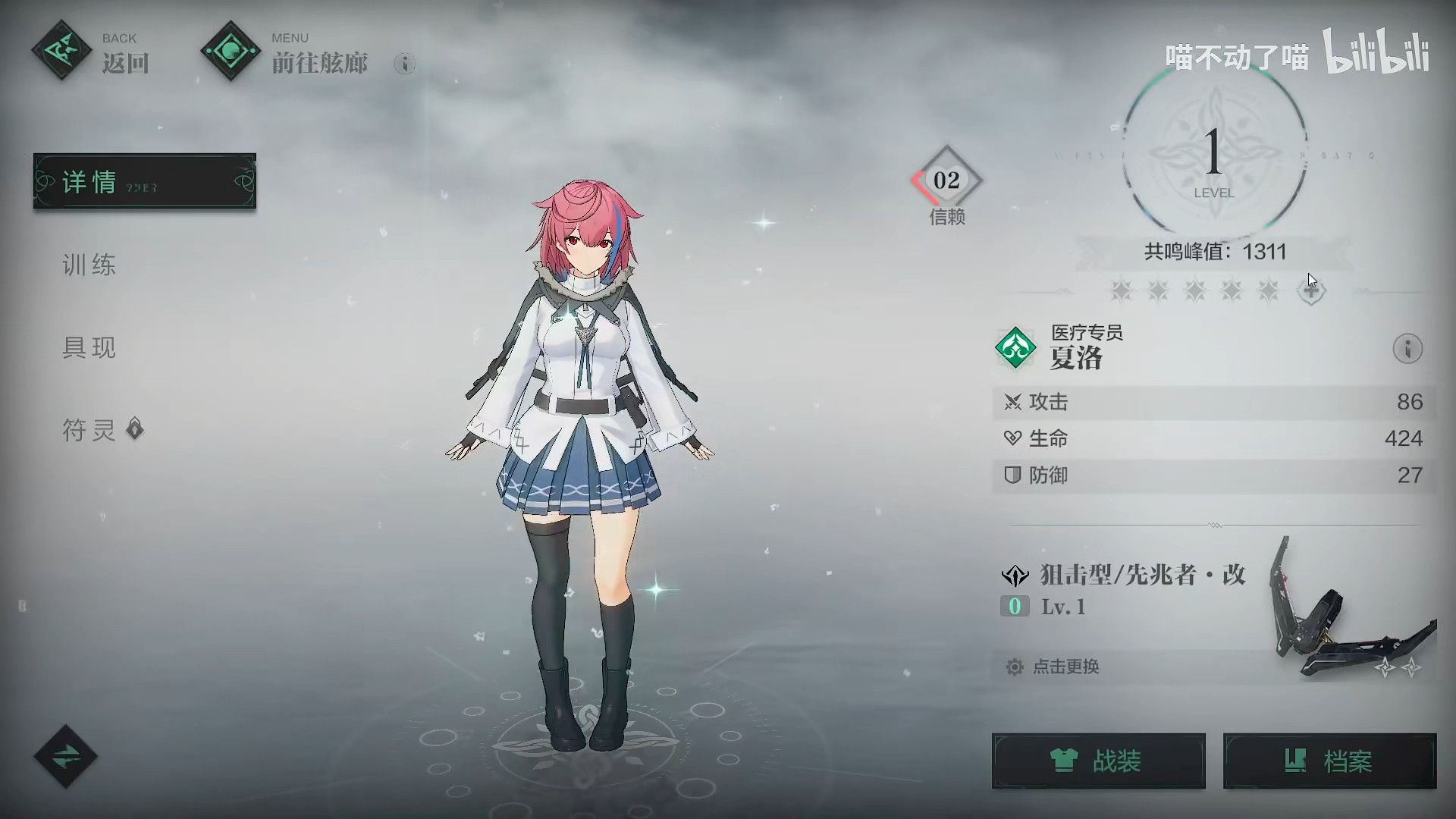View character info for 夏洛
Image resolution: width=1456 pixels, height=819 pixels.
pyautogui.click(x=1407, y=349)
